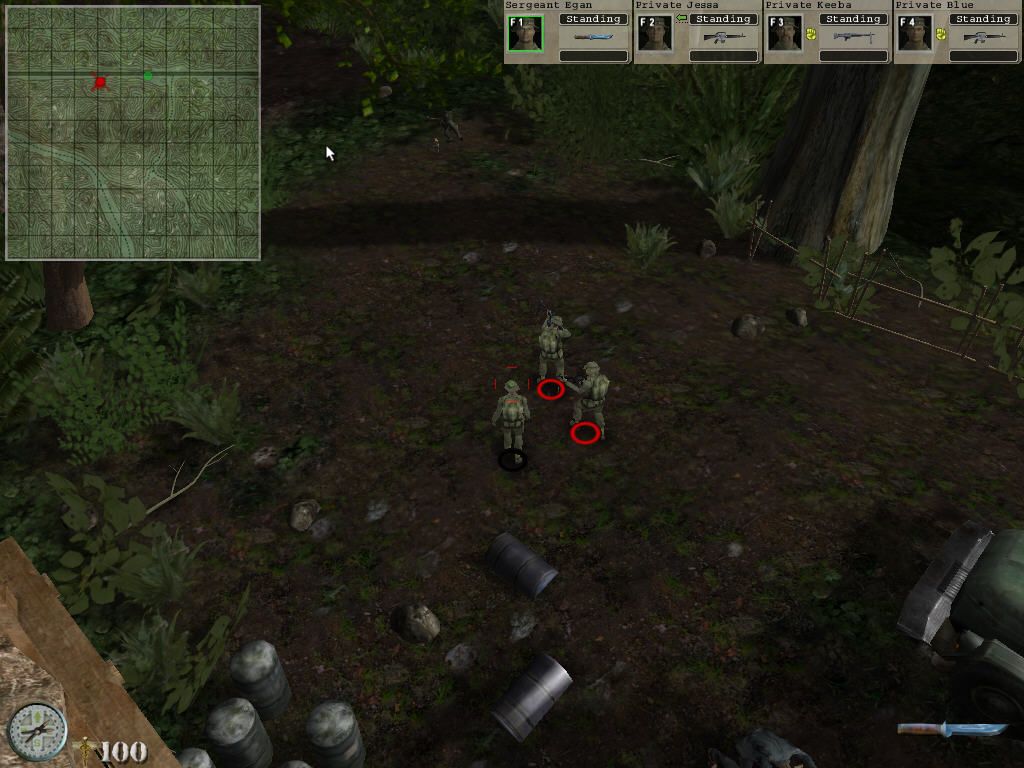
Task: Click the equipped knife in the corner
Action: click(951, 729)
